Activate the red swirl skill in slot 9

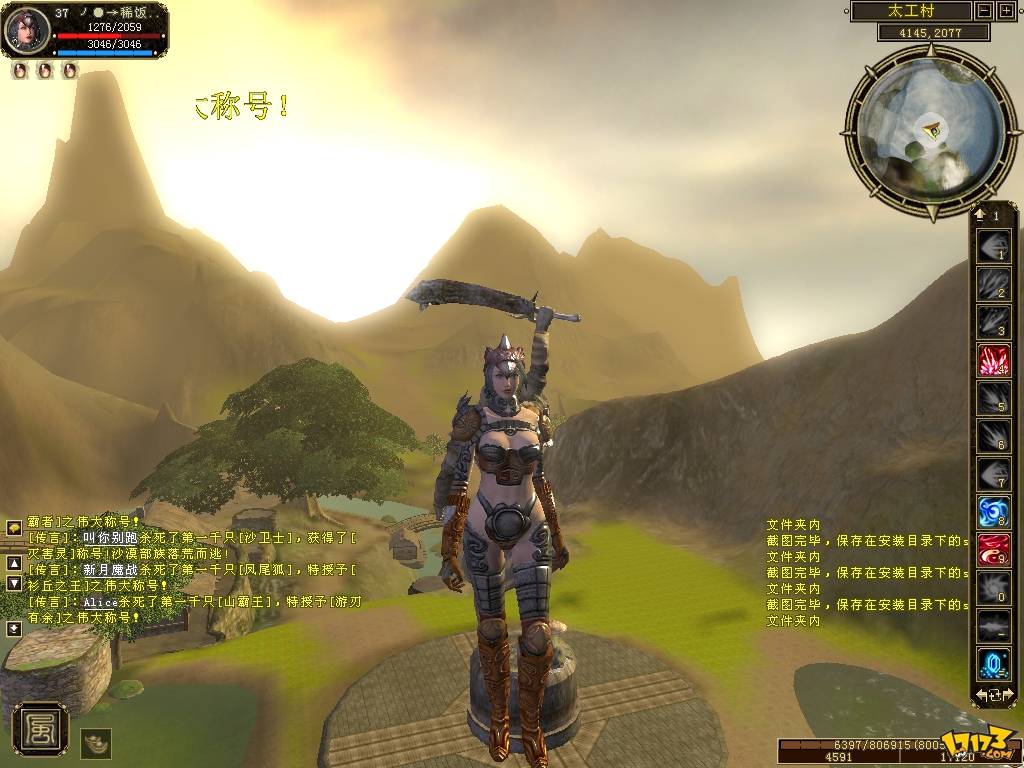click(993, 550)
